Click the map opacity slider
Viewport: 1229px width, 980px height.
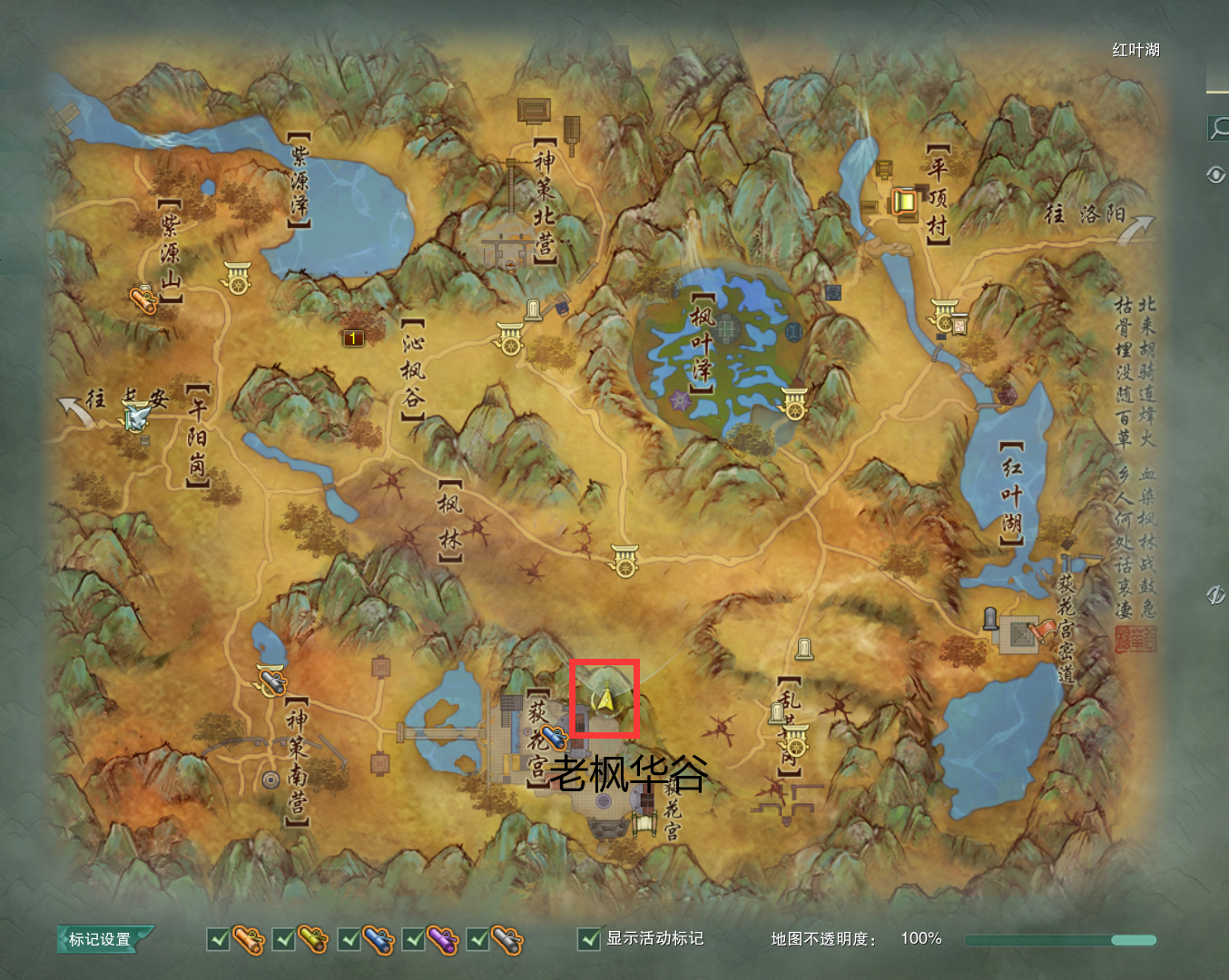click(1060, 940)
